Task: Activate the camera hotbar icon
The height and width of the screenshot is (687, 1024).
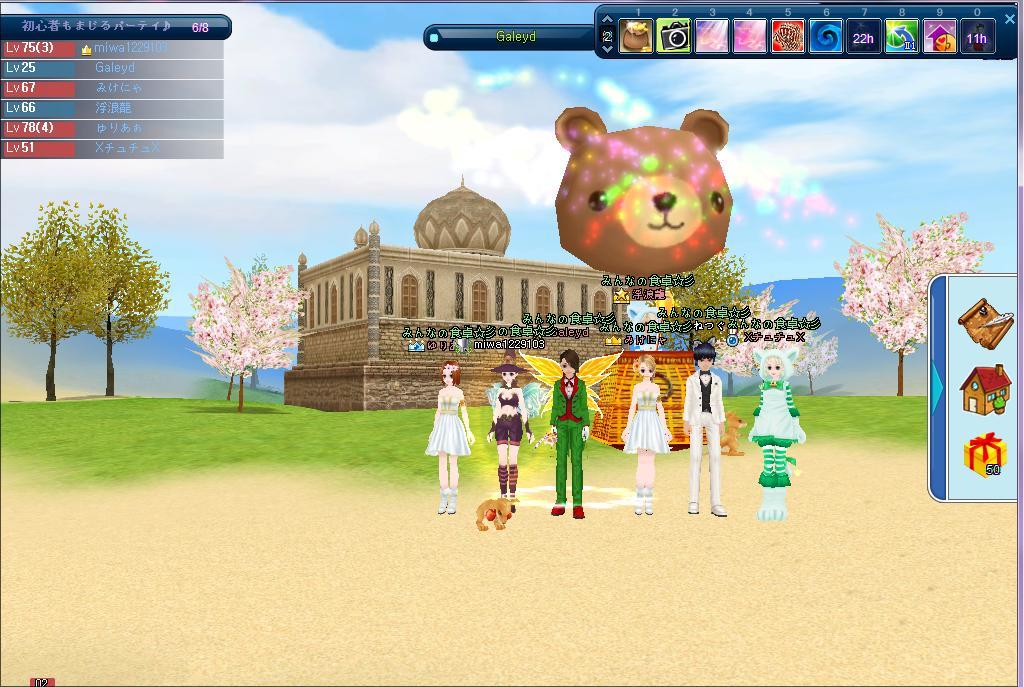Action: (x=674, y=38)
